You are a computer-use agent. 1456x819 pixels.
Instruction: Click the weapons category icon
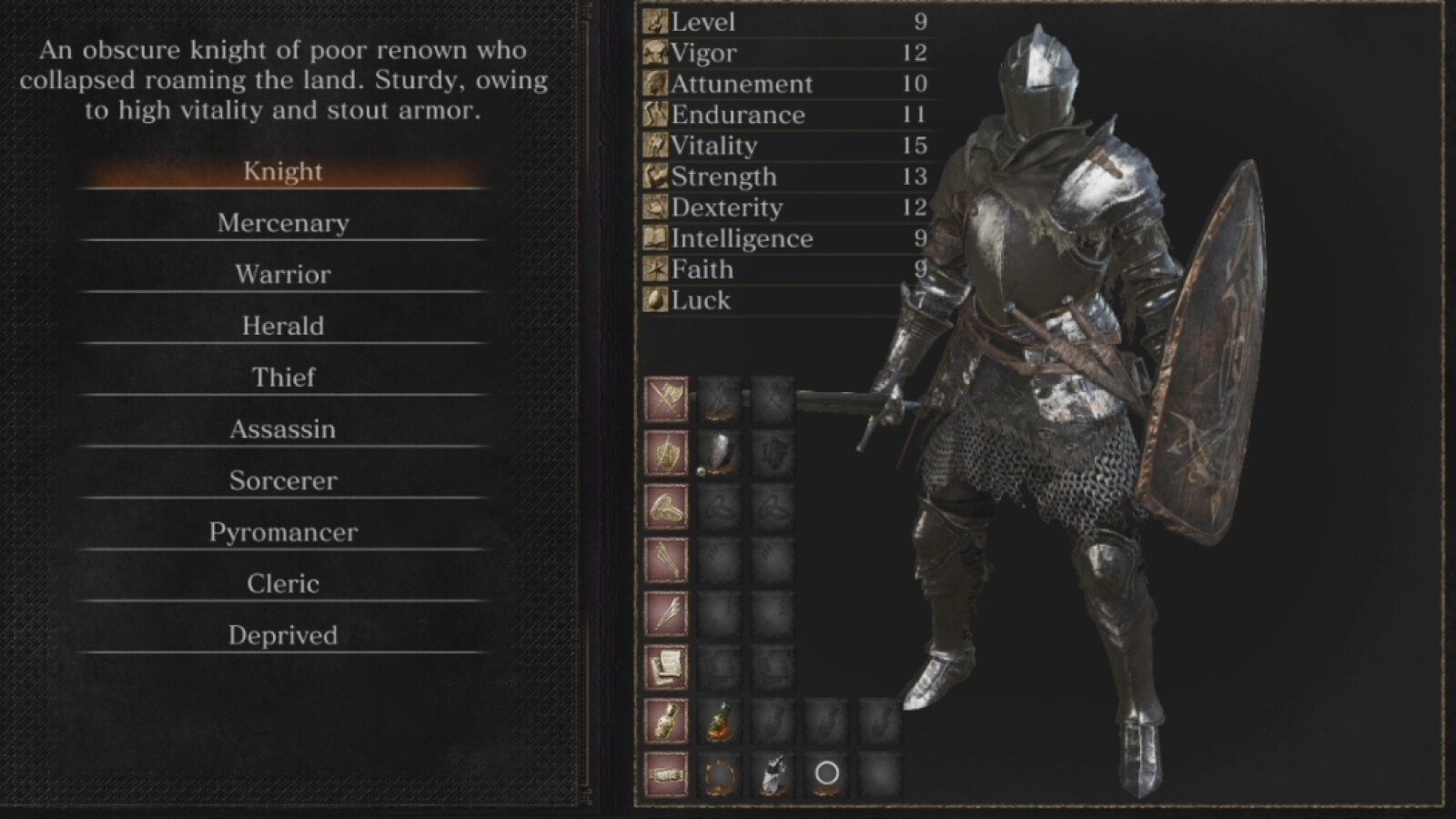(666, 399)
